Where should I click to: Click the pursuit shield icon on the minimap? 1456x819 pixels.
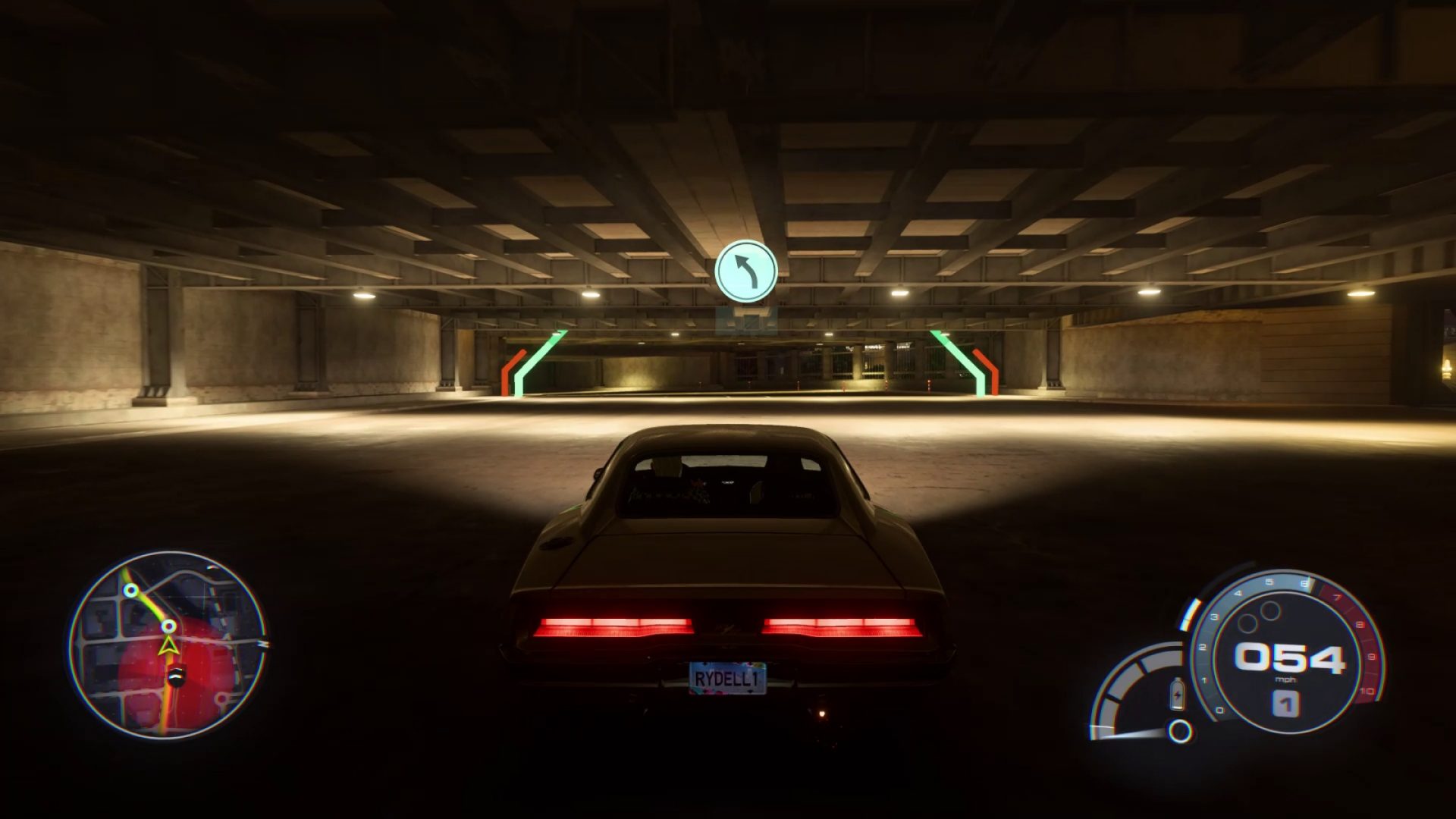(x=177, y=675)
